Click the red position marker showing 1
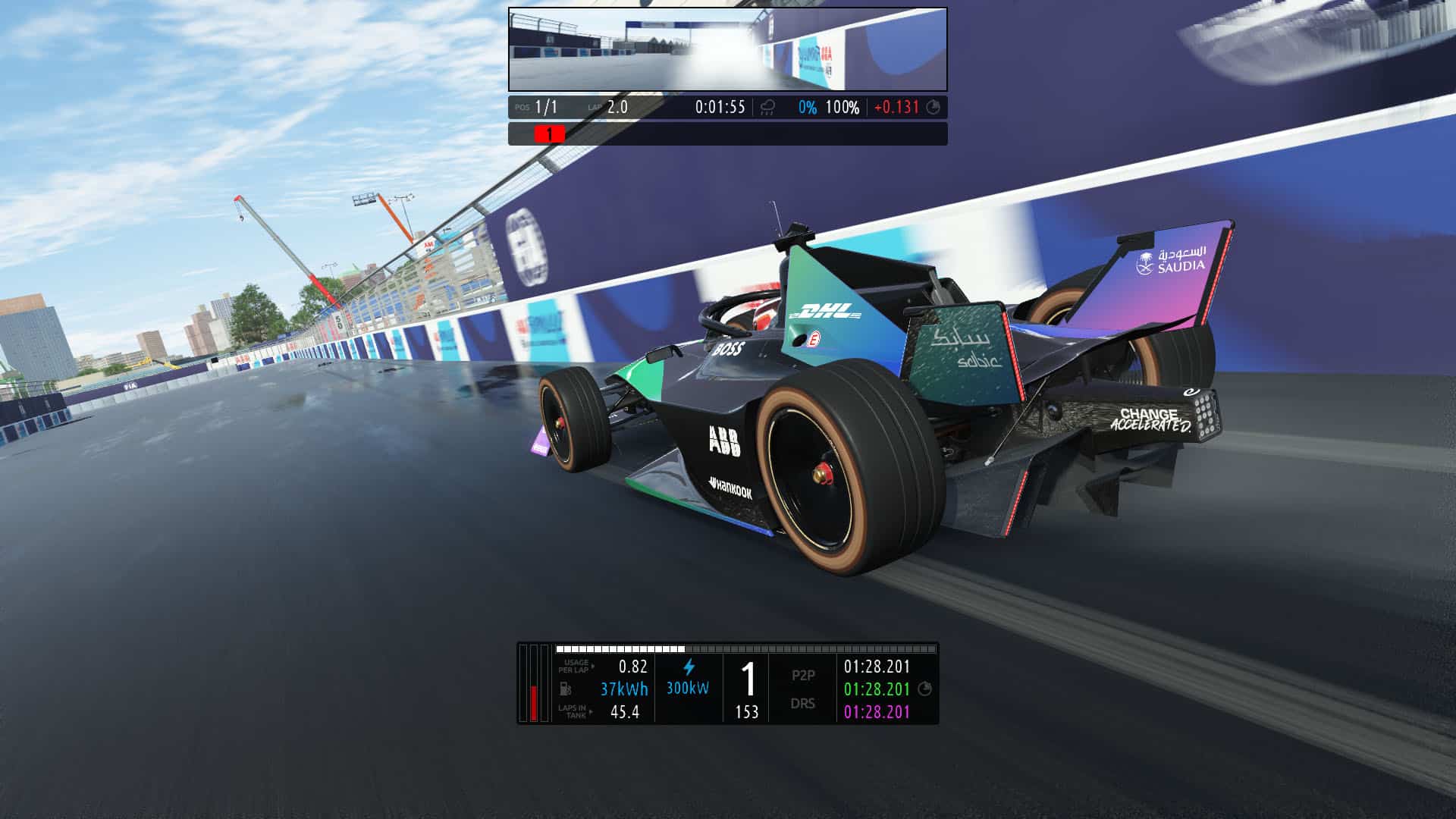The width and height of the screenshot is (1456, 819). (550, 133)
